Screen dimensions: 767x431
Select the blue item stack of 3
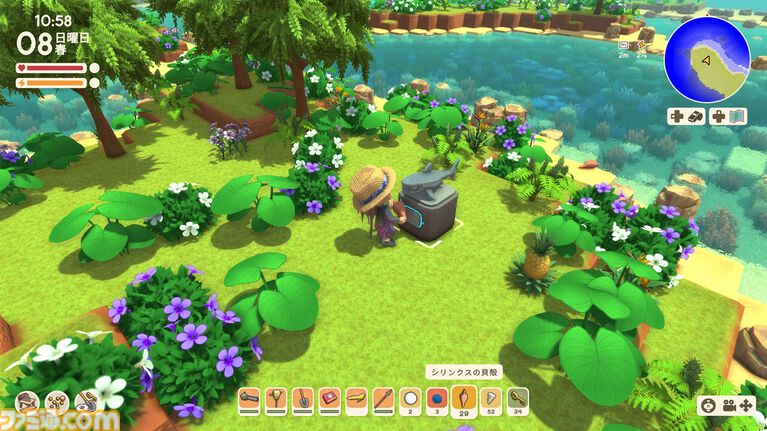coord(436,401)
